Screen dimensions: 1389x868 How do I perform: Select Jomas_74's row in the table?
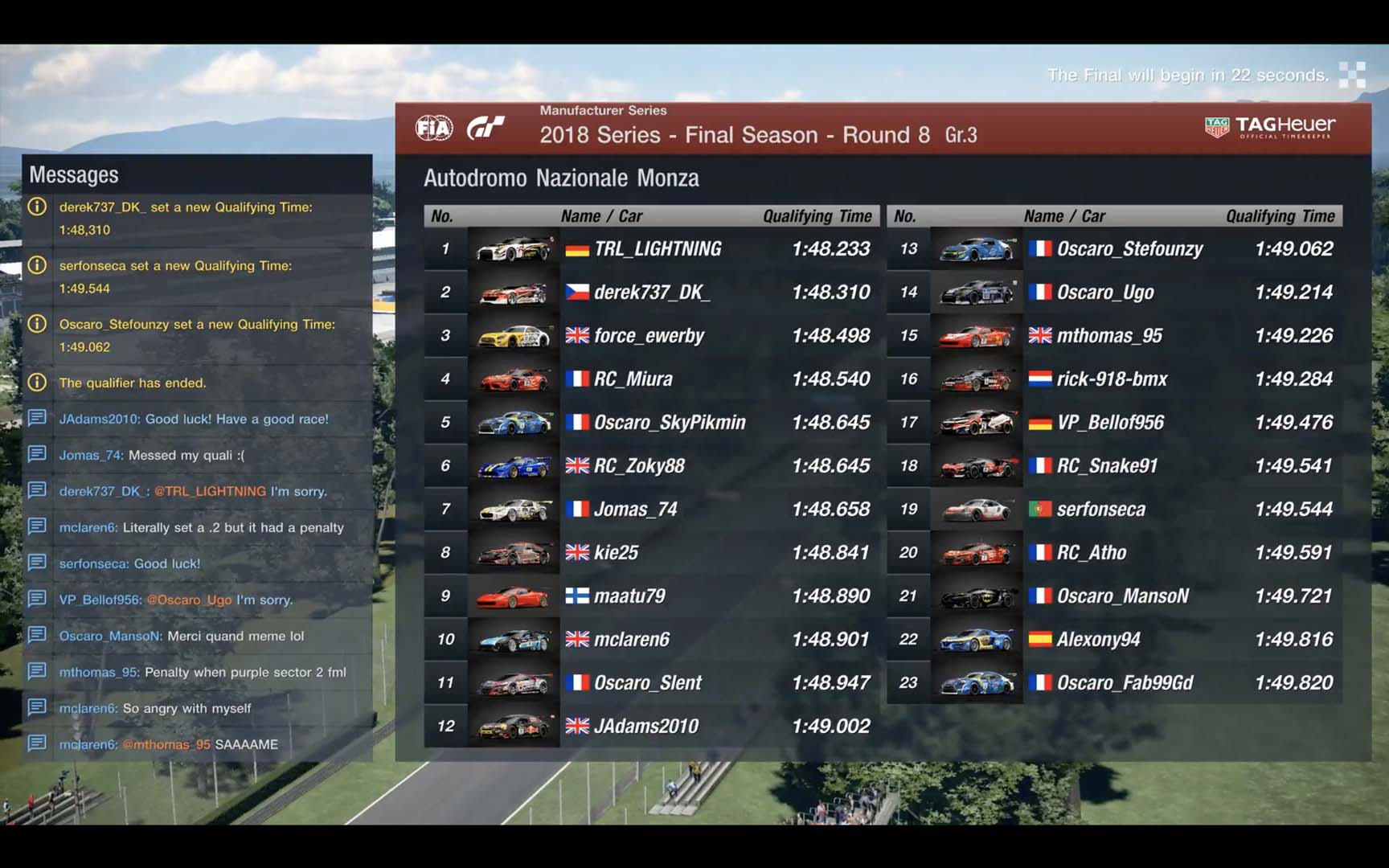click(x=635, y=510)
